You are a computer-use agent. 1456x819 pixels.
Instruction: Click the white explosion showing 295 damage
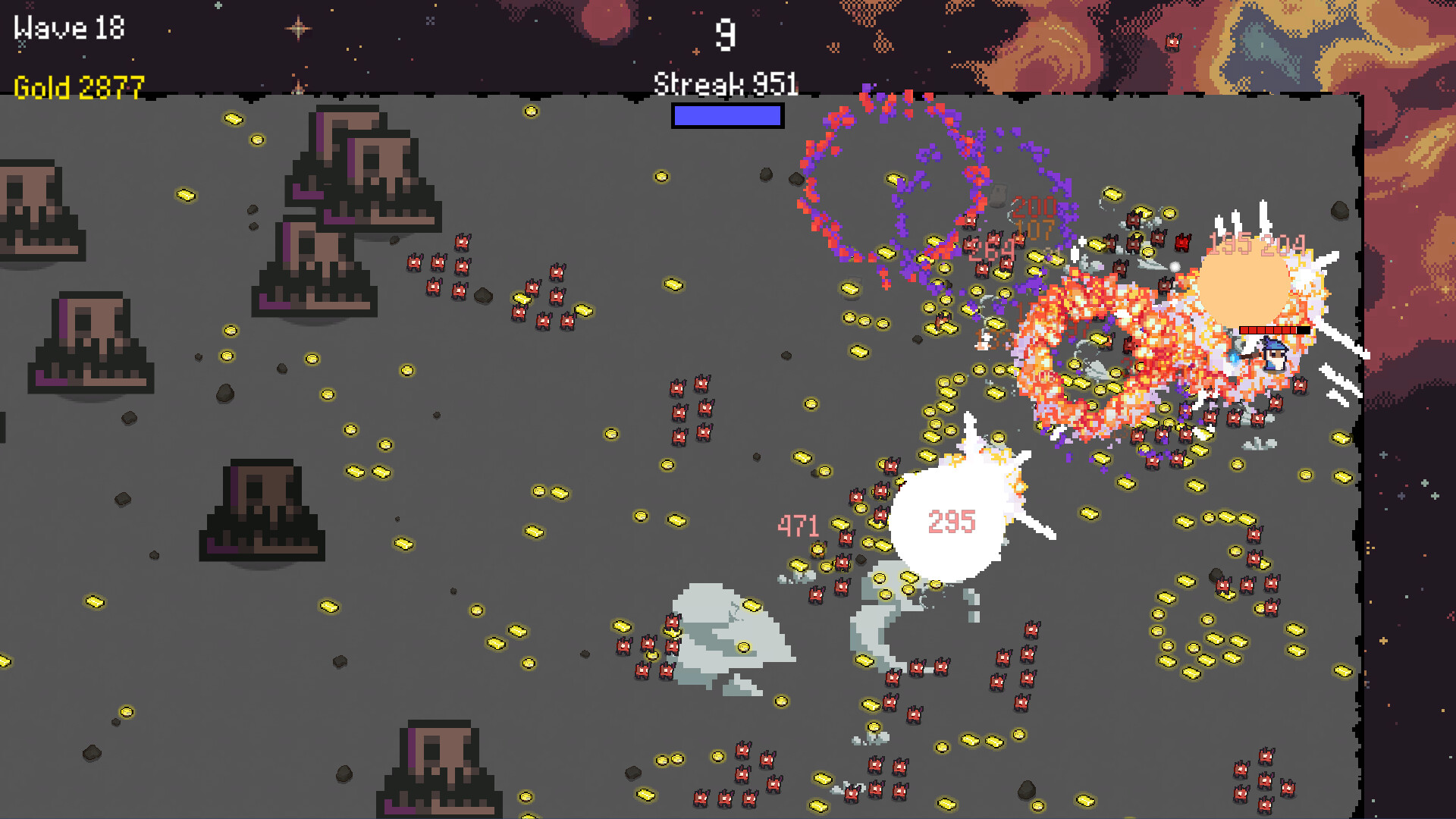(950, 523)
